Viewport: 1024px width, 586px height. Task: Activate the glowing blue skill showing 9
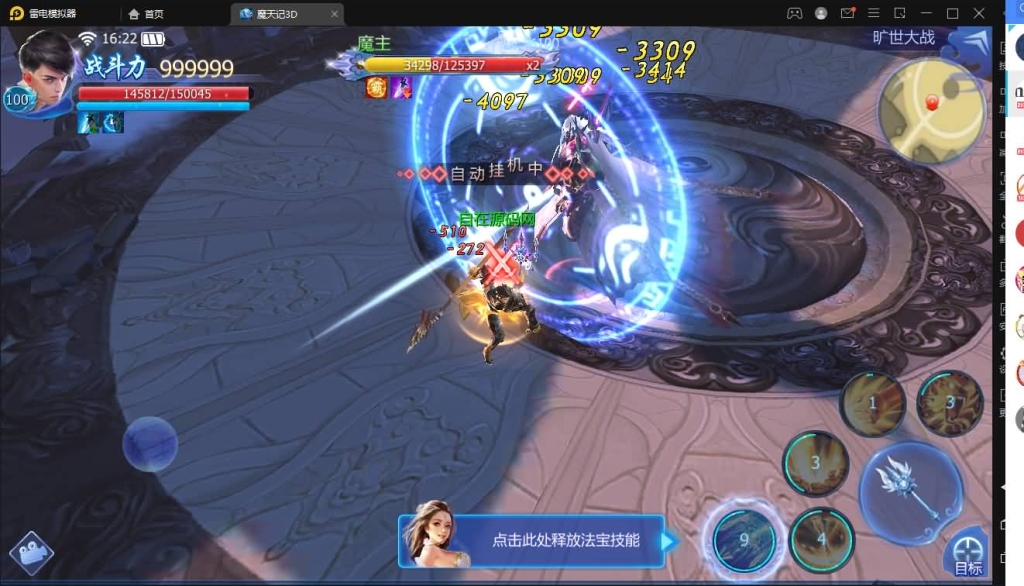pos(744,538)
